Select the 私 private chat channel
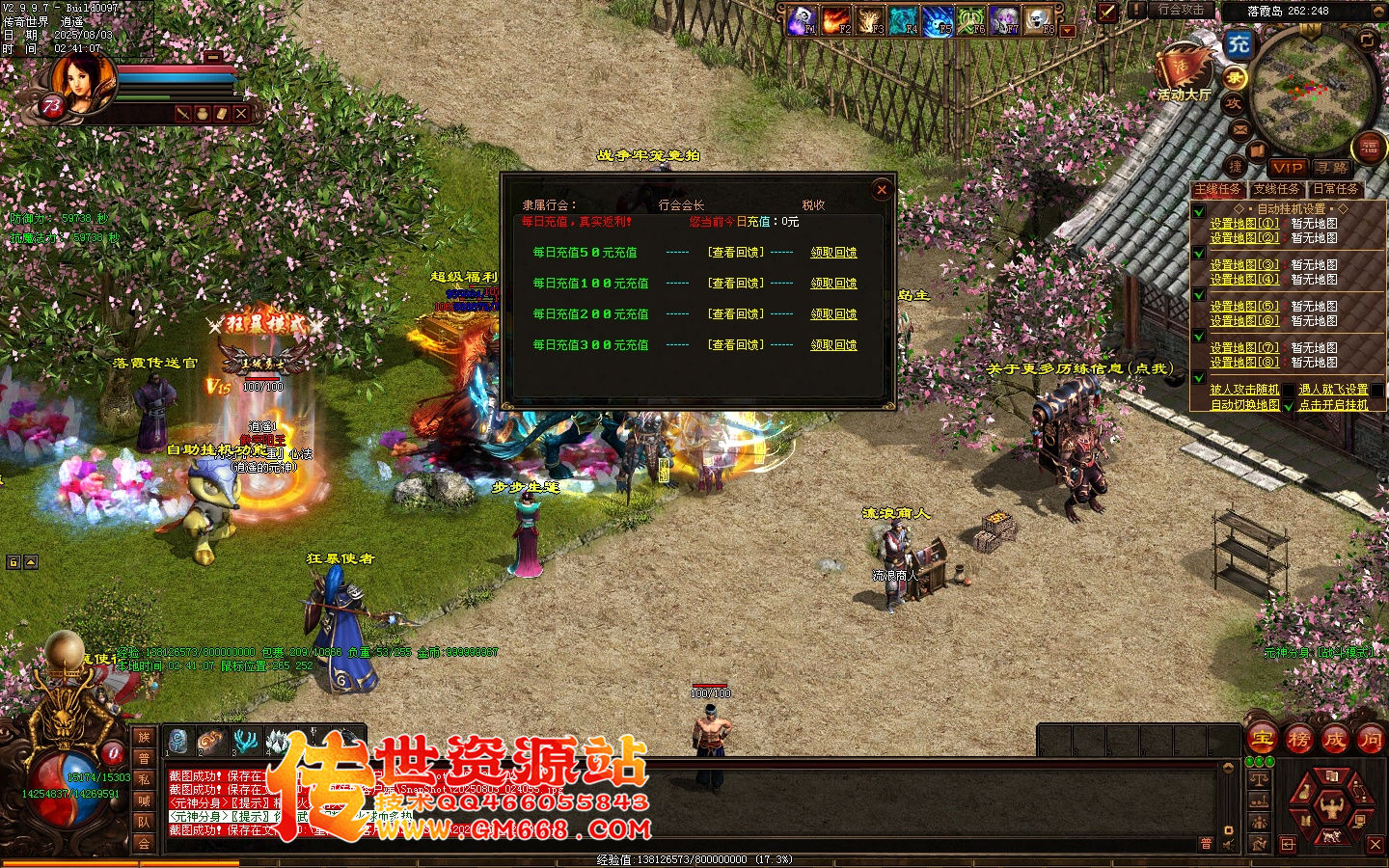The height and width of the screenshot is (868, 1389). [x=144, y=779]
